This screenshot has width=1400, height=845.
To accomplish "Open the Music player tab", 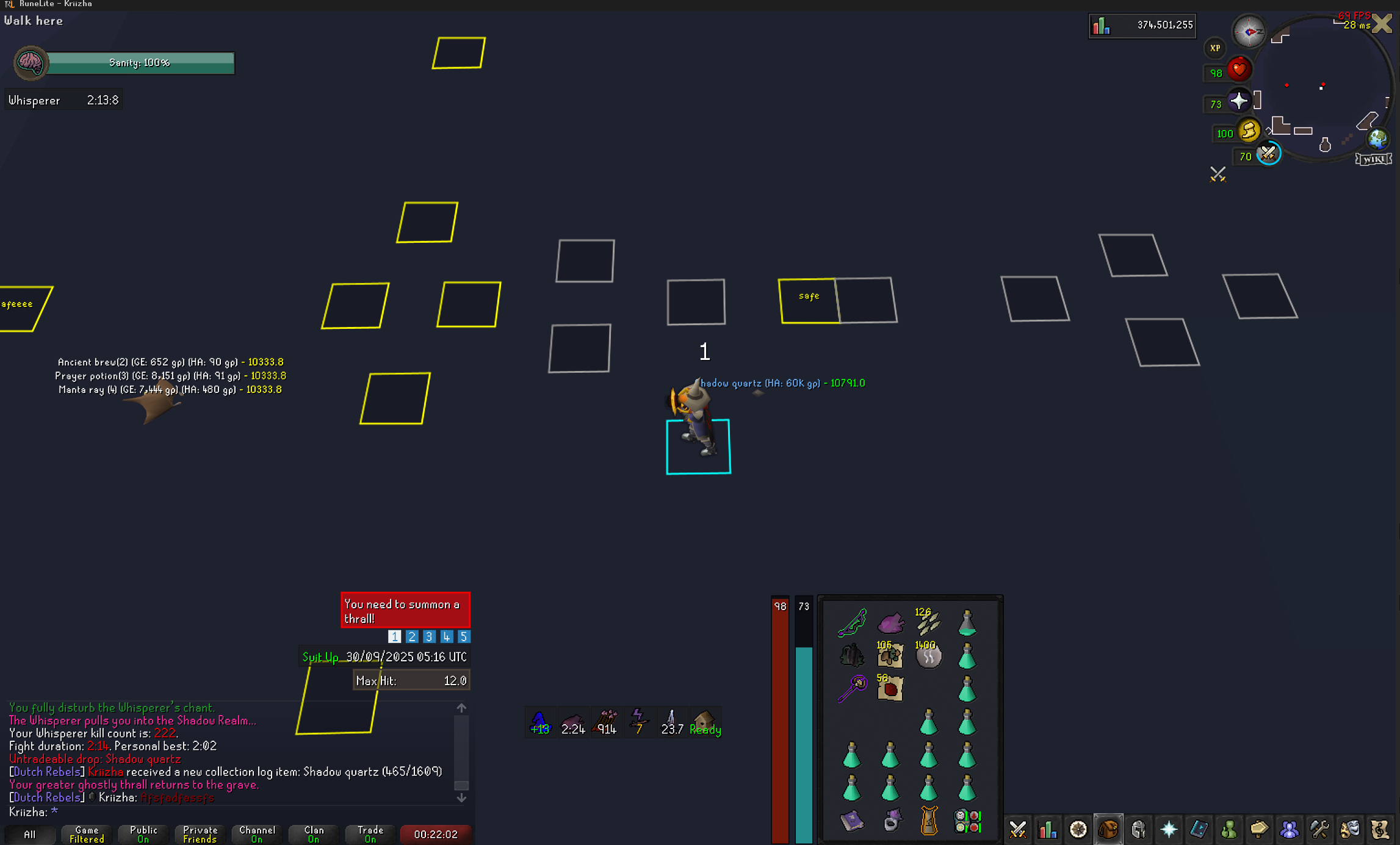I will click(x=1380, y=830).
